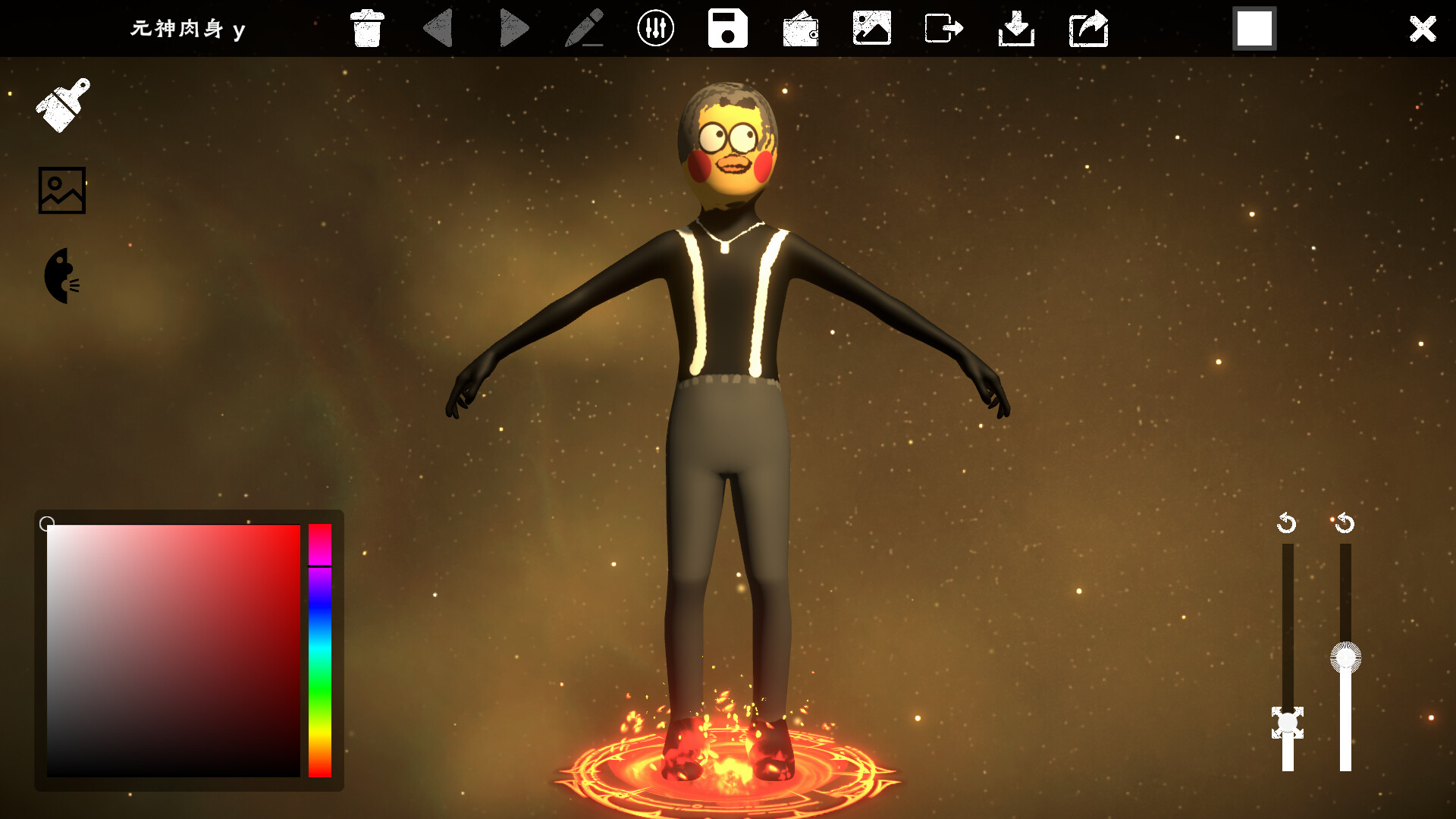
Task: Open the sliders adjustment settings icon
Action: click(x=655, y=29)
